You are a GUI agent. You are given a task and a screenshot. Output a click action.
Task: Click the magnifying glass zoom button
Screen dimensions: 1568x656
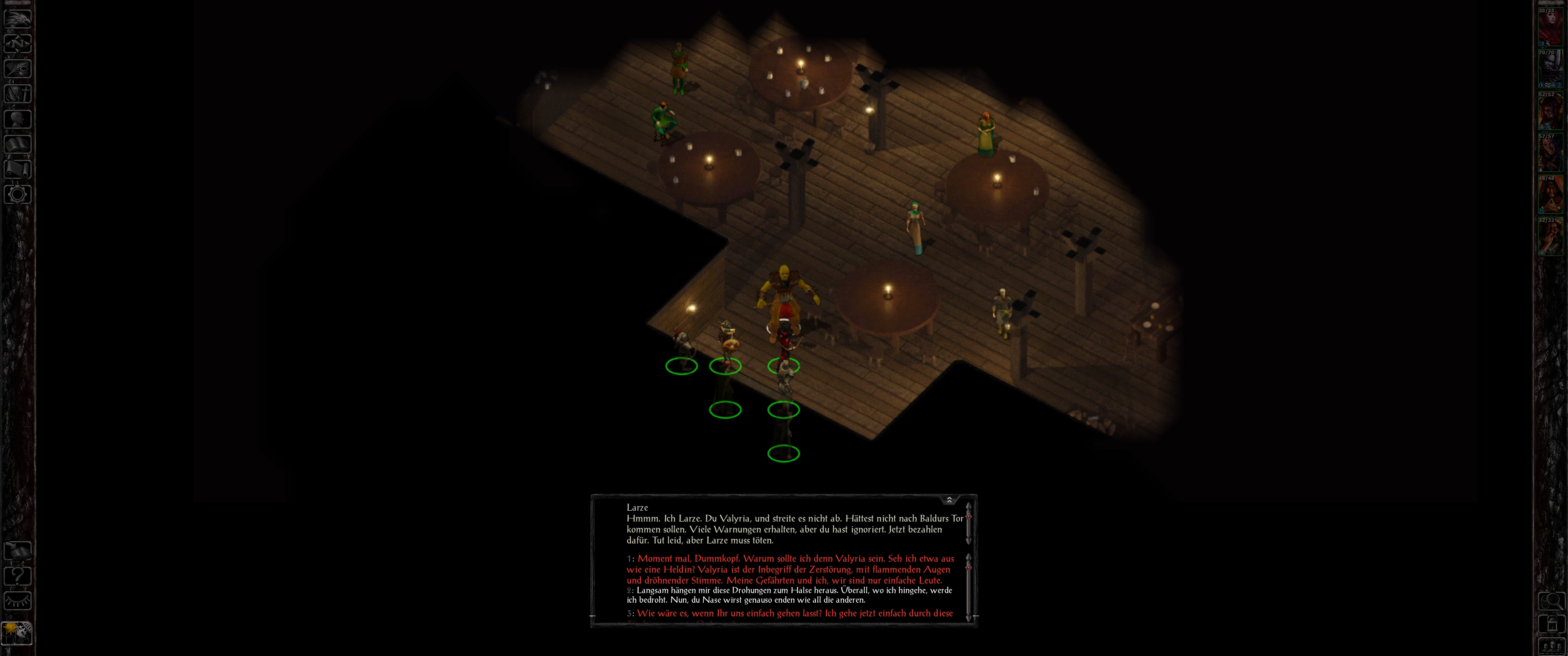pyautogui.click(x=1551, y=601)
